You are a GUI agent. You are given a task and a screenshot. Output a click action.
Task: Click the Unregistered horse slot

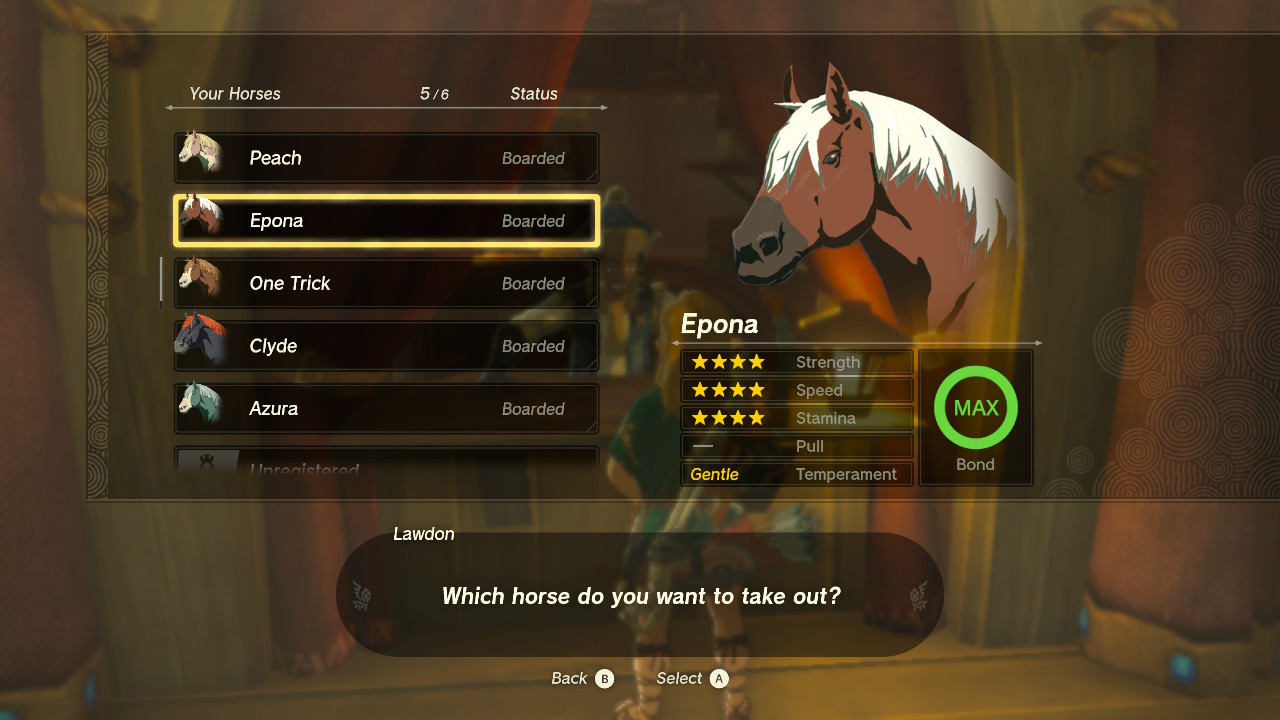[x=386, y=462]
